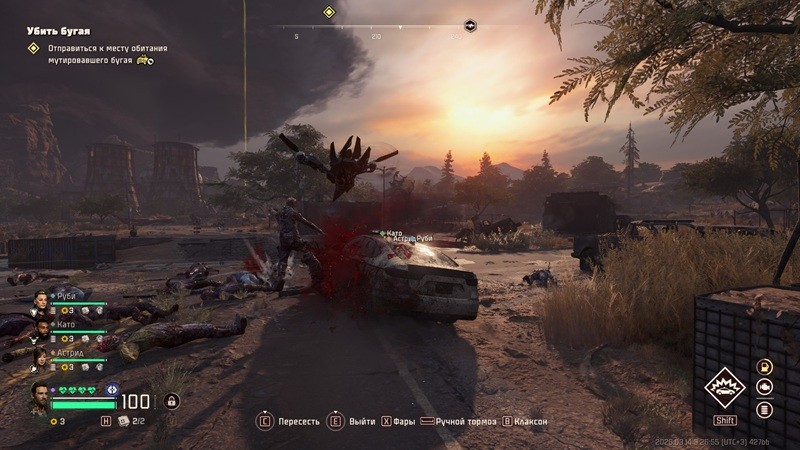The width and height of the screenshot is (800, 450).
Task: Click the fuel pump status icon
Action: pyautogui.click(x=765, y=367)
